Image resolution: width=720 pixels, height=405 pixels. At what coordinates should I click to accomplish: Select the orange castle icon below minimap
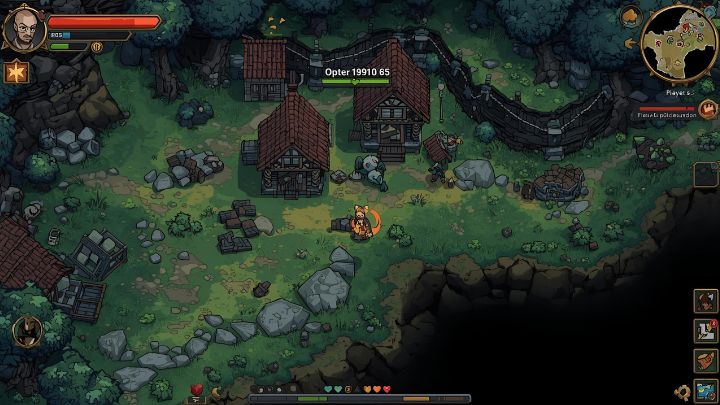(x=707, y=109)
